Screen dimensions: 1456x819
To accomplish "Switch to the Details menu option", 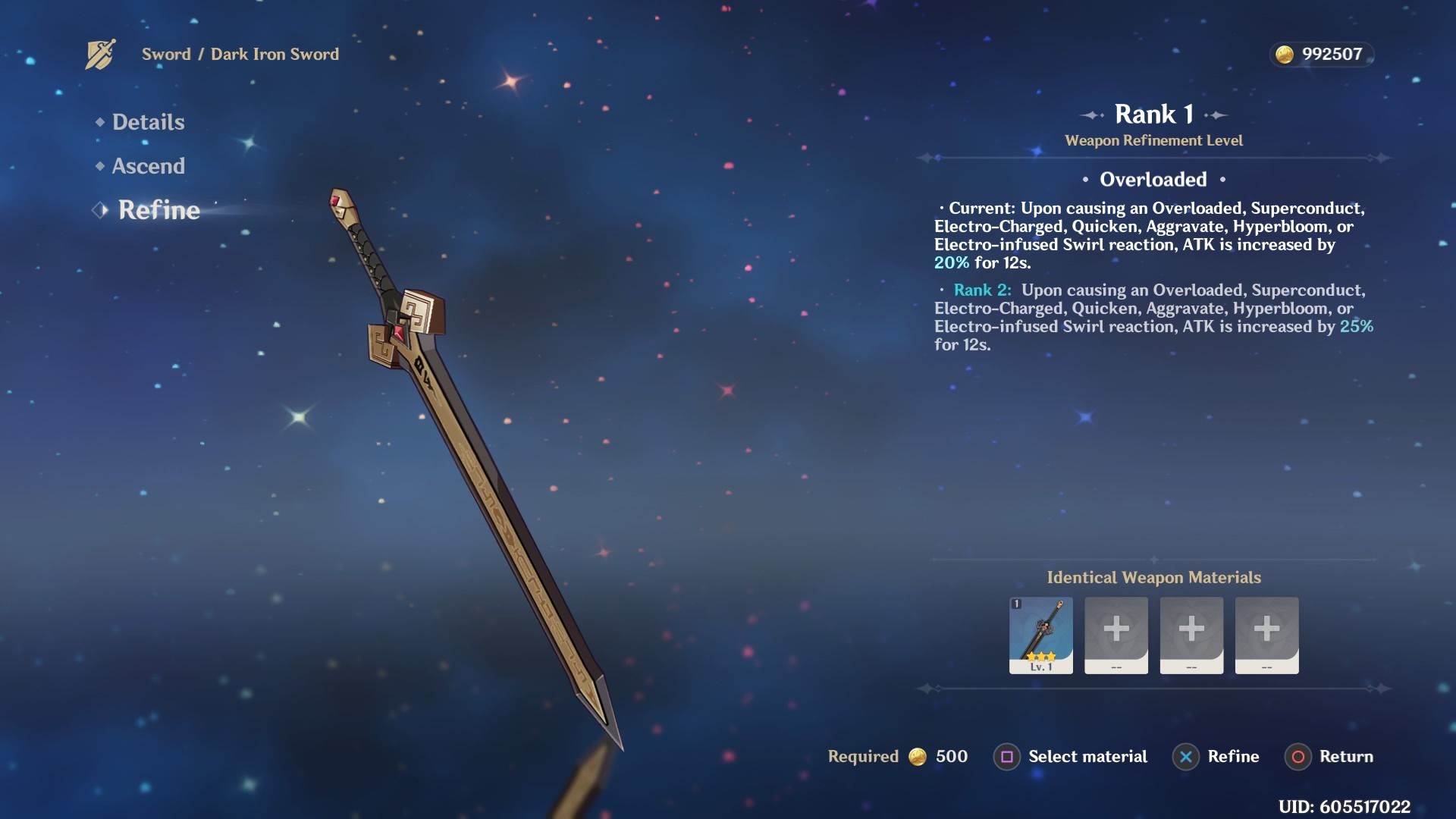I will tap(148, 122).
